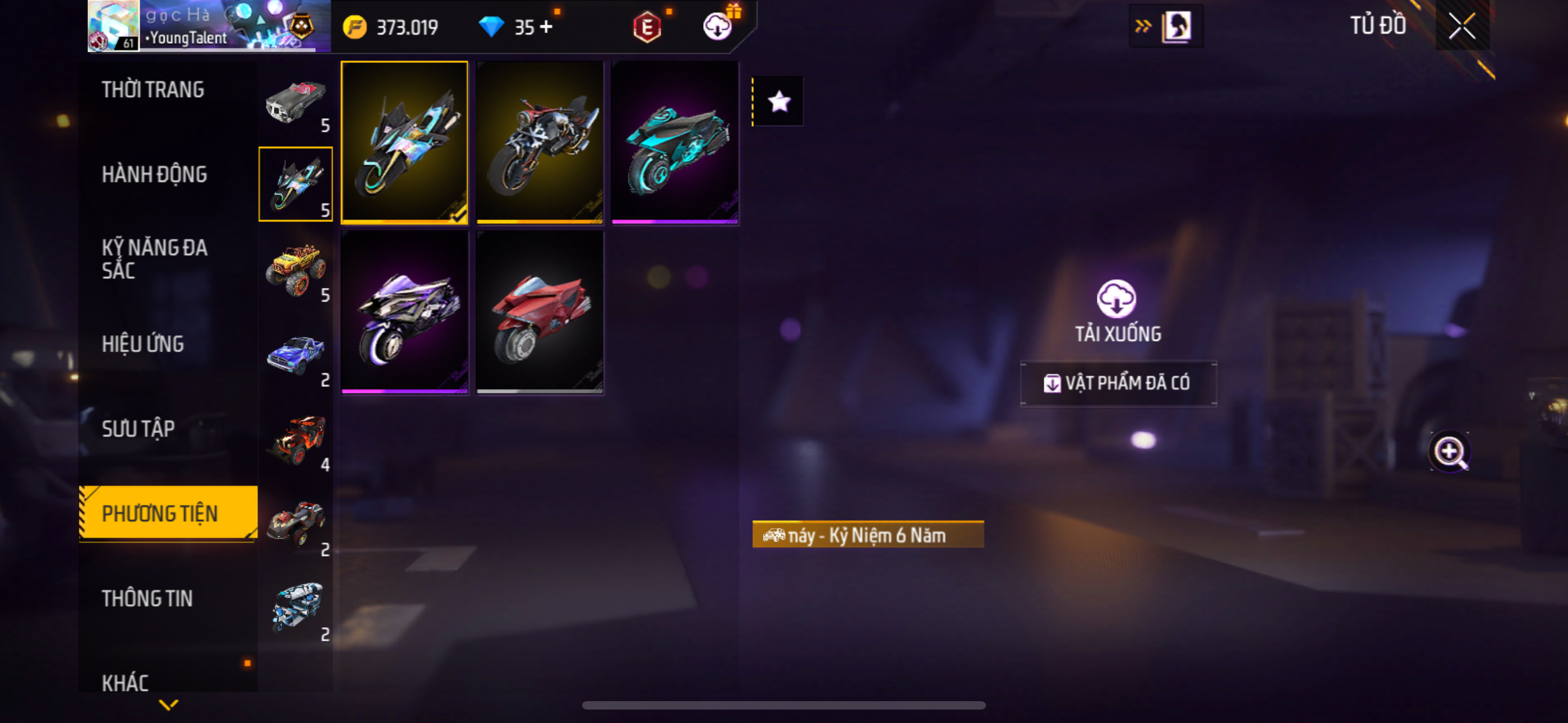Zoom in with the magnifier icon
This screenshot has height=723, width=1568.
click(1449, 452)
